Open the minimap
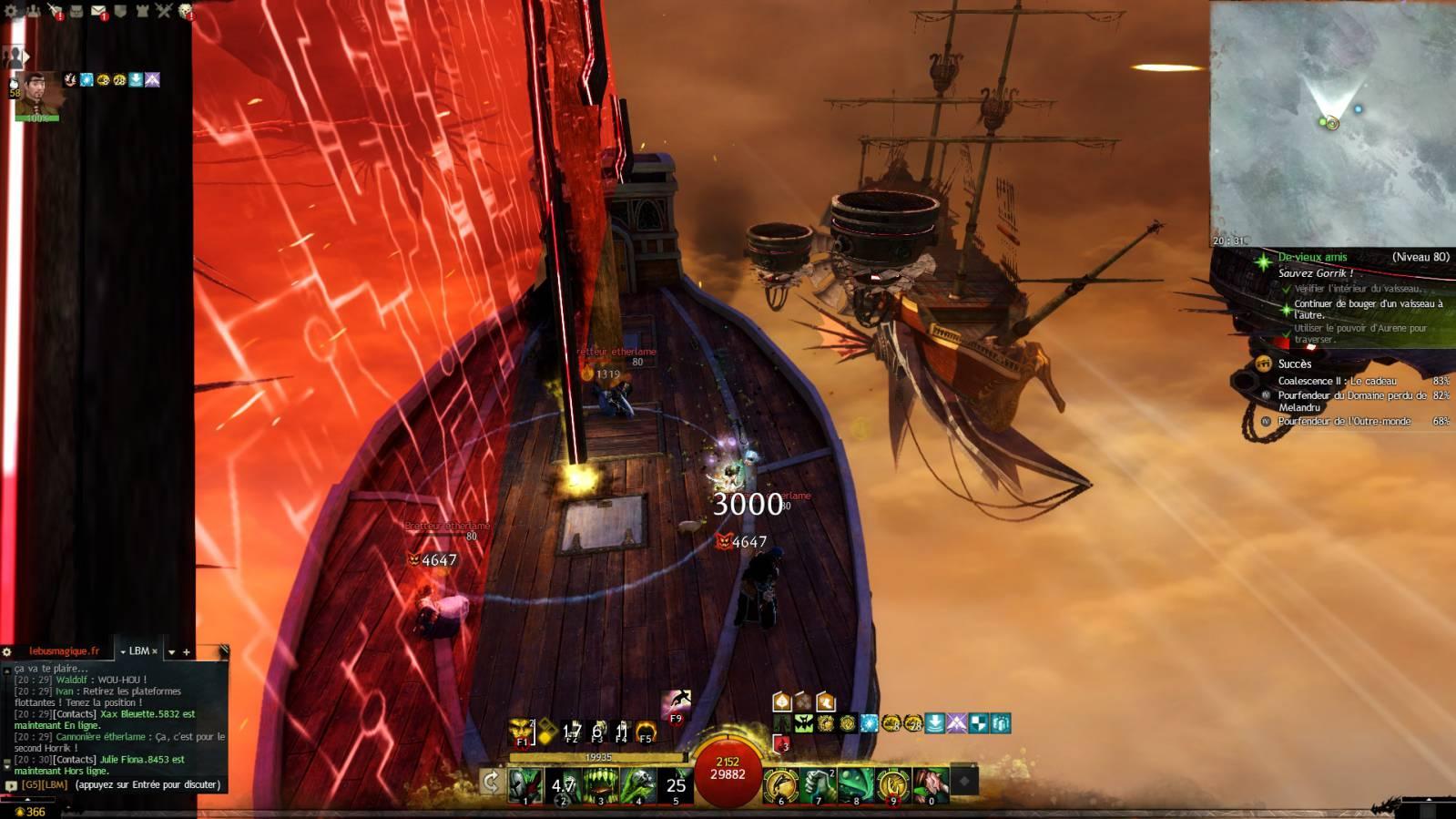The image size is (1456, 819). tap(1332, 124)
